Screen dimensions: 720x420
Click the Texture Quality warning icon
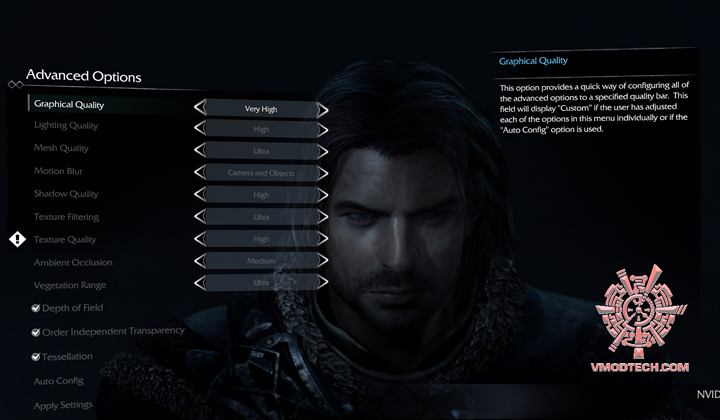[18, 240]
